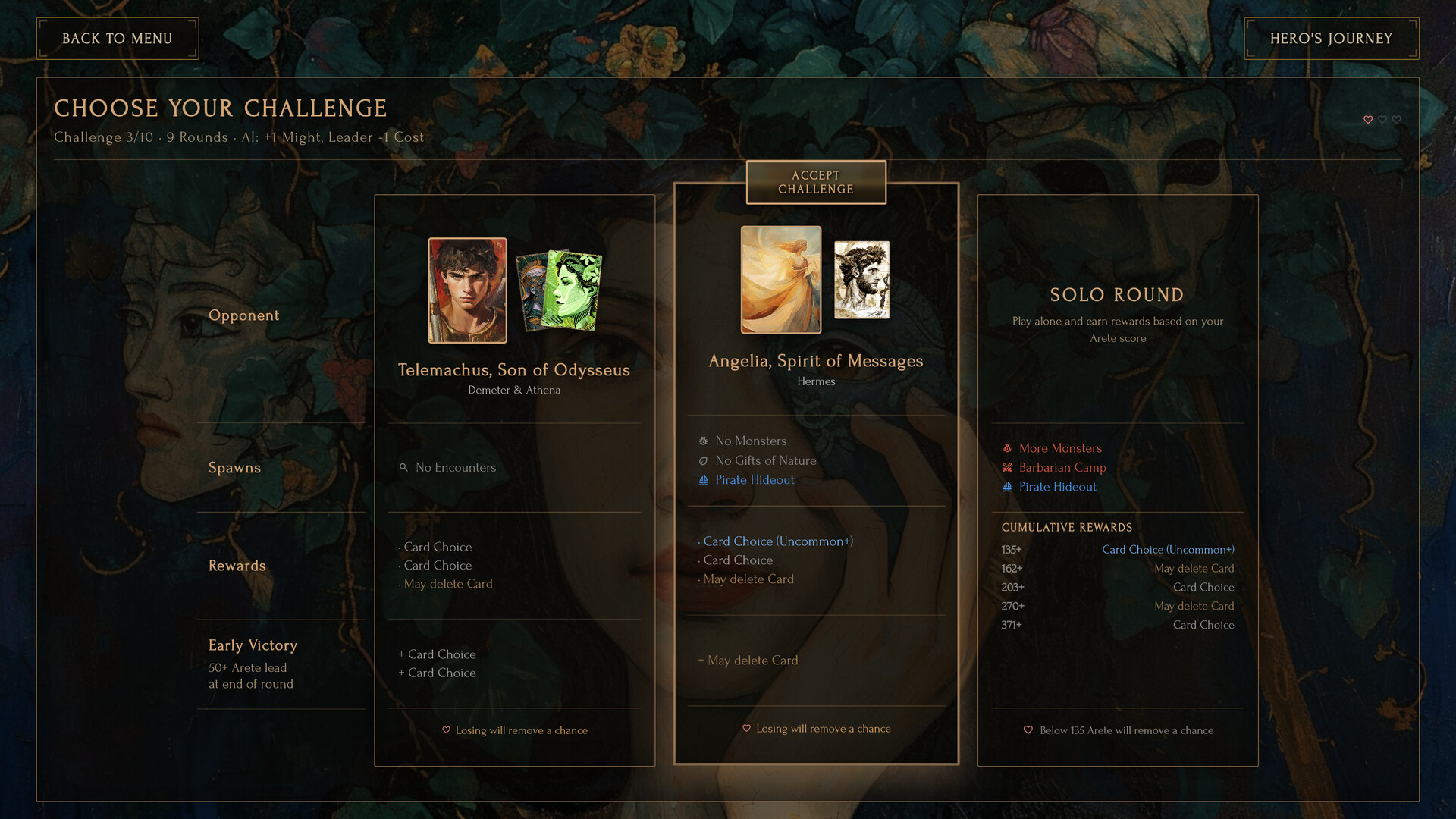Select the Telemachus opponent portrait
Screen dimensions: 1456x819
tap(467, 289)
